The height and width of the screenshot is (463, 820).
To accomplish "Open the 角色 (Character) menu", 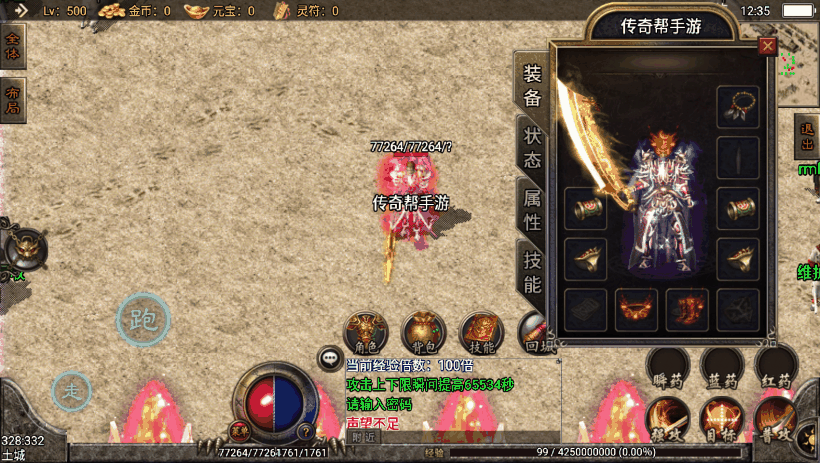I will 366,332.
